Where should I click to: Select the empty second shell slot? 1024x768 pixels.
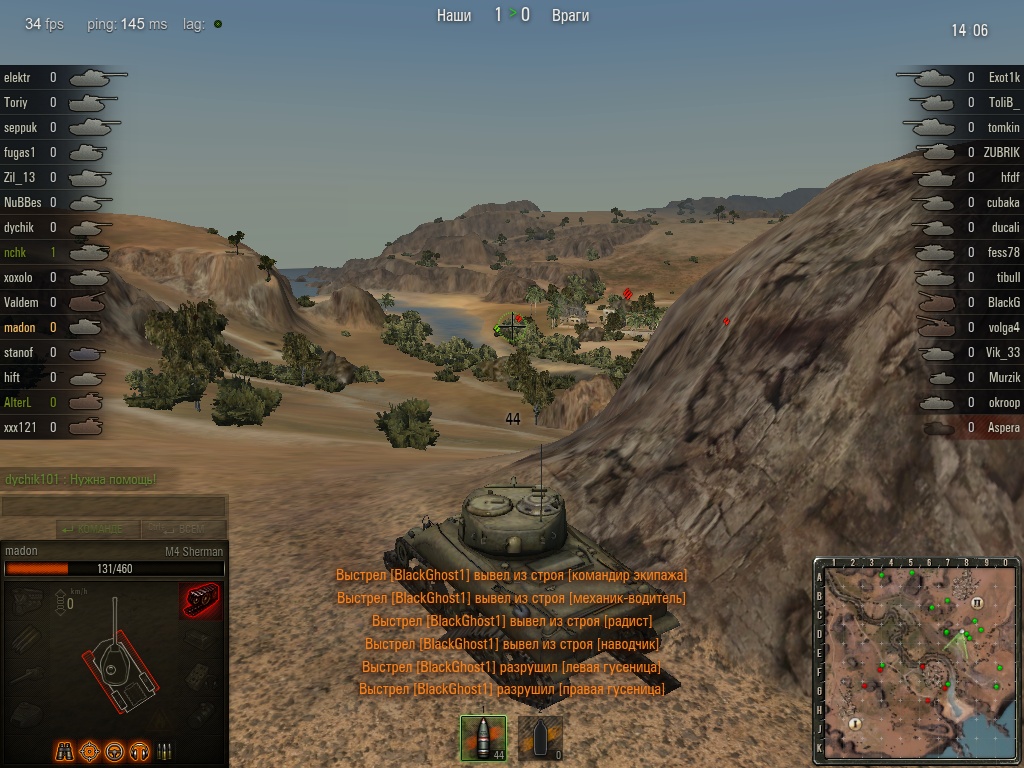click(540, 738)
